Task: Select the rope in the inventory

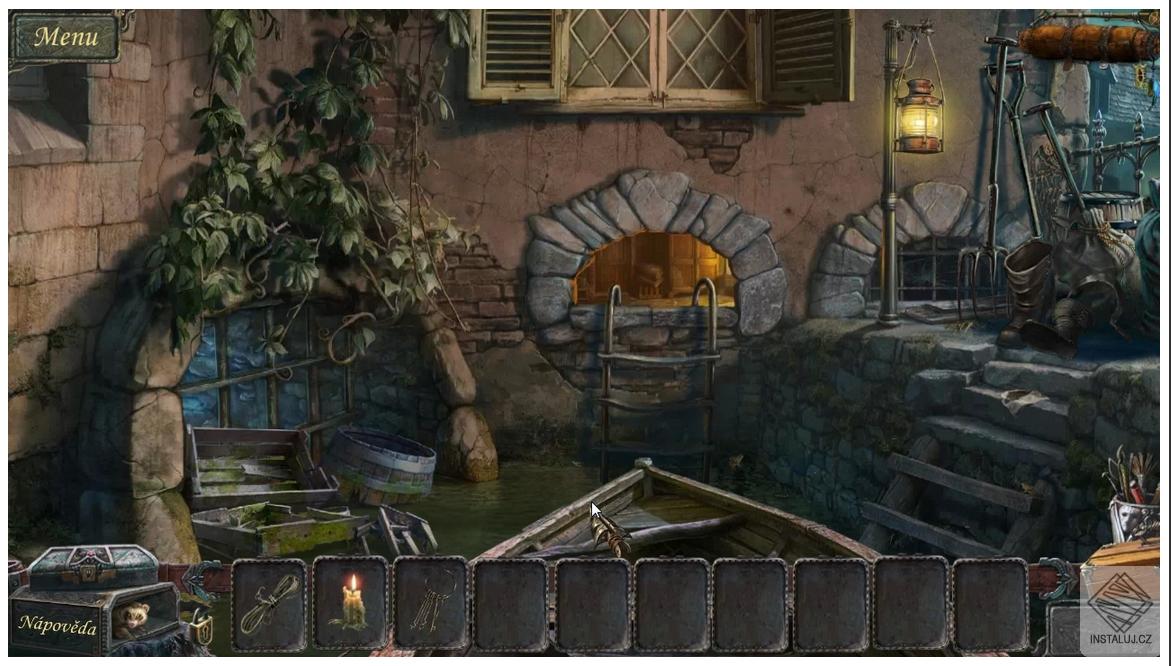Action: click(x=270, y=604)
